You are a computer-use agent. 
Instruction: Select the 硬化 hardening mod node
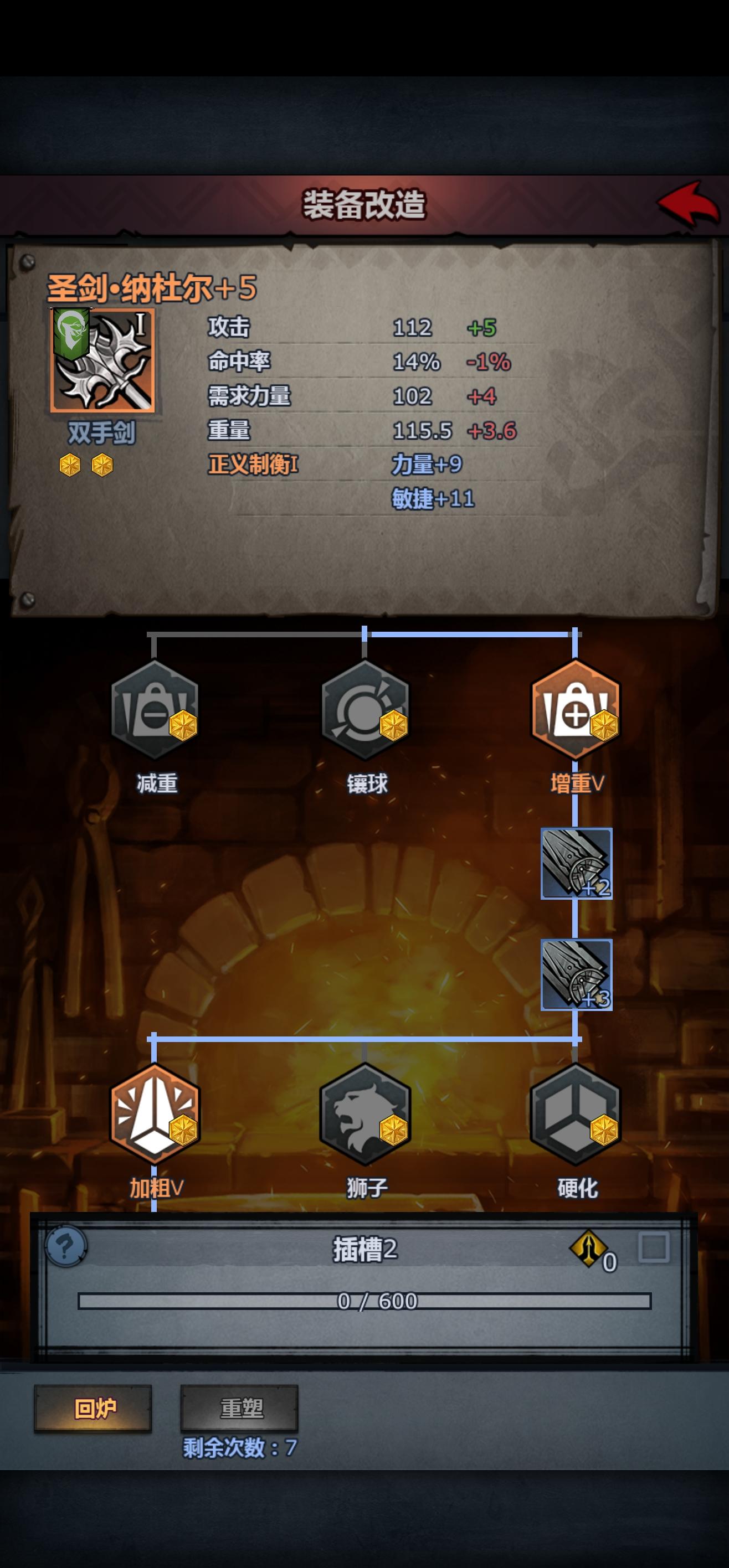click(575, 1119)
